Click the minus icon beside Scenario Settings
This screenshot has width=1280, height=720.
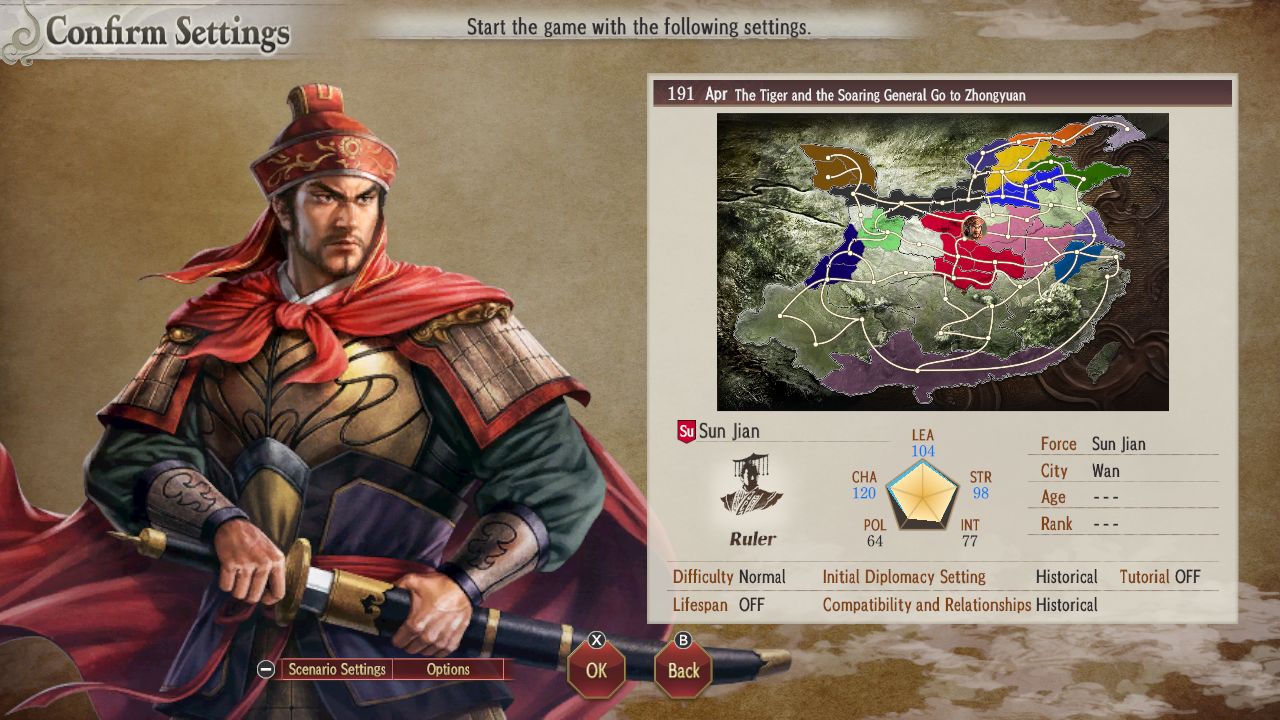(264, 669)
